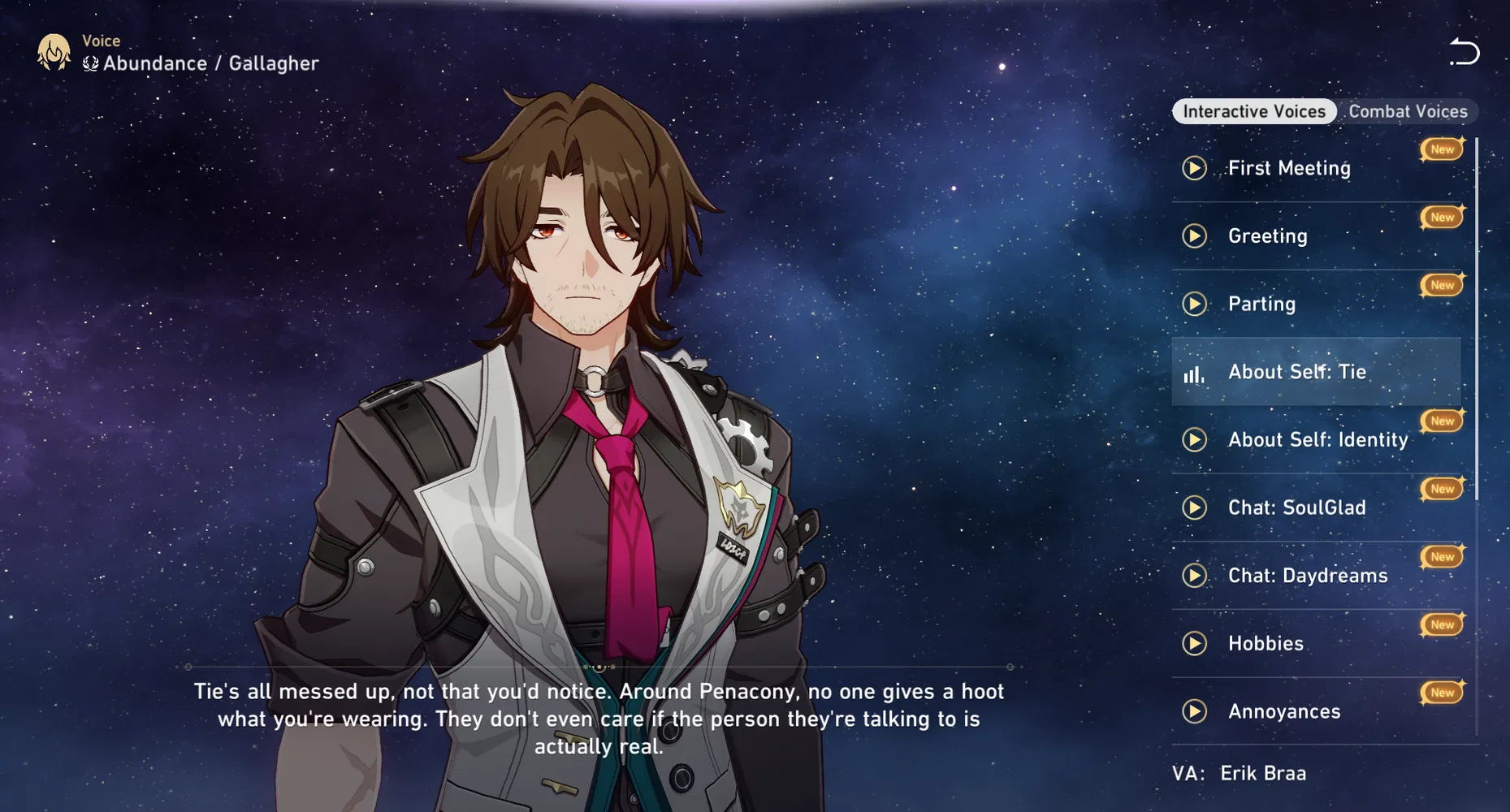The height and width of the screenshot is (812, 1510).
Task: Switch to the Combat Voices tab
Action: (x=1409, y=111)
